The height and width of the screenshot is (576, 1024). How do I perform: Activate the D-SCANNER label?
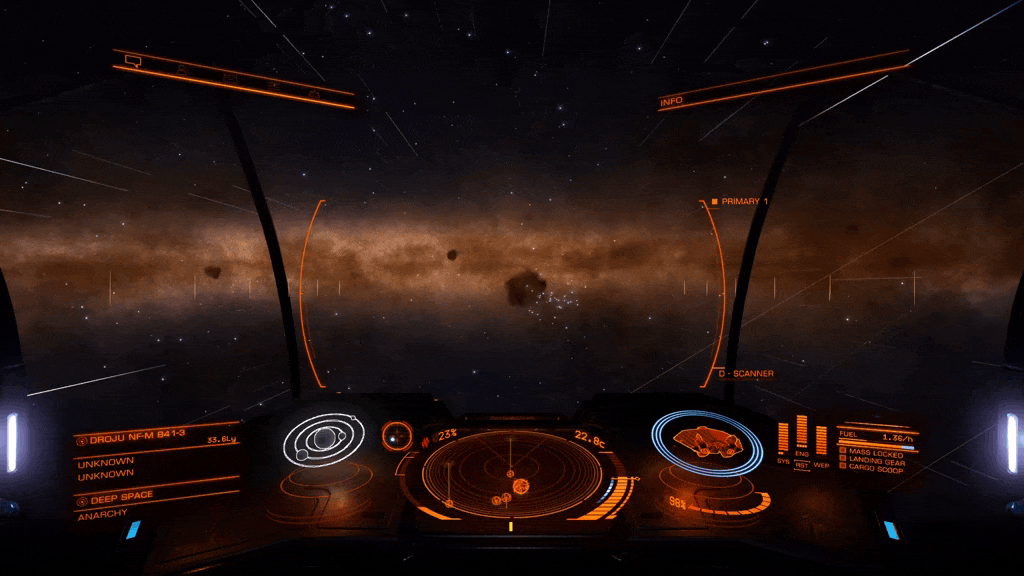point(748,374)
